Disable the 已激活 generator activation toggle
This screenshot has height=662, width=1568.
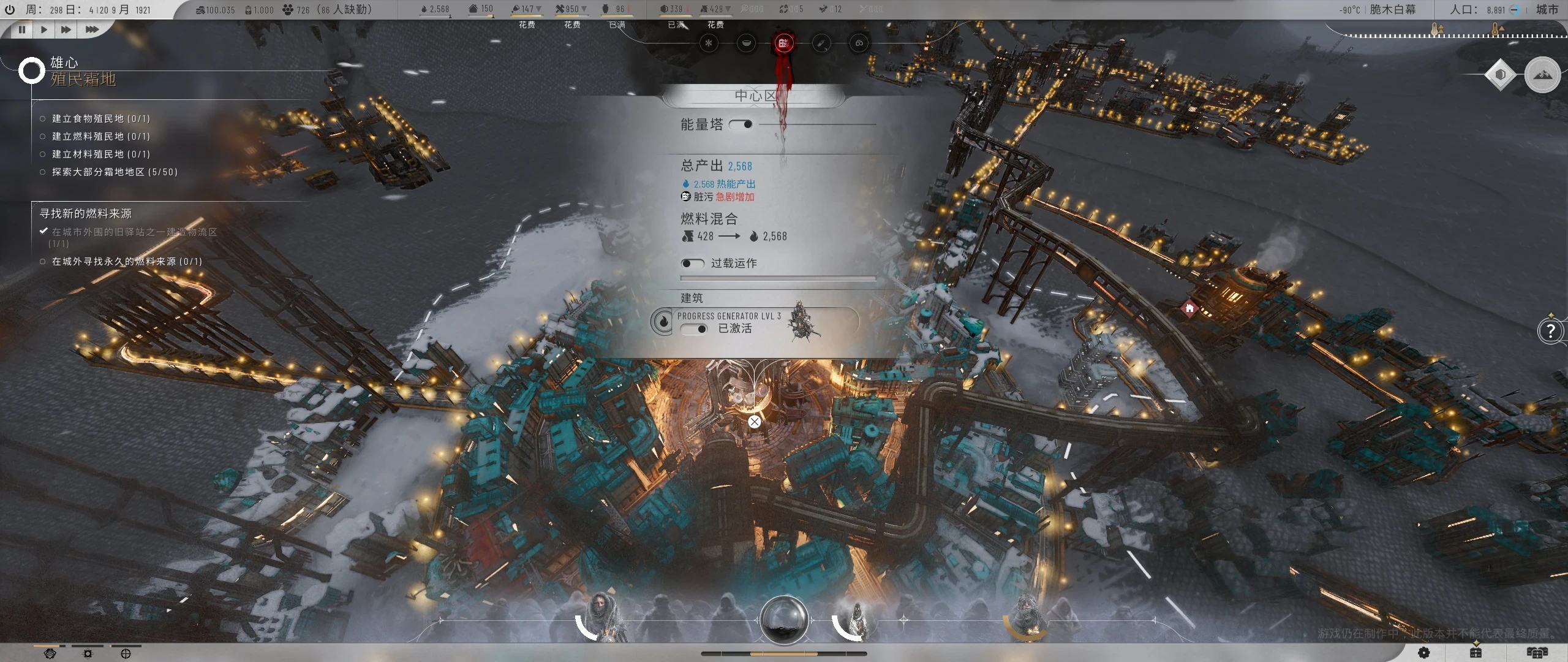(695, 329)
